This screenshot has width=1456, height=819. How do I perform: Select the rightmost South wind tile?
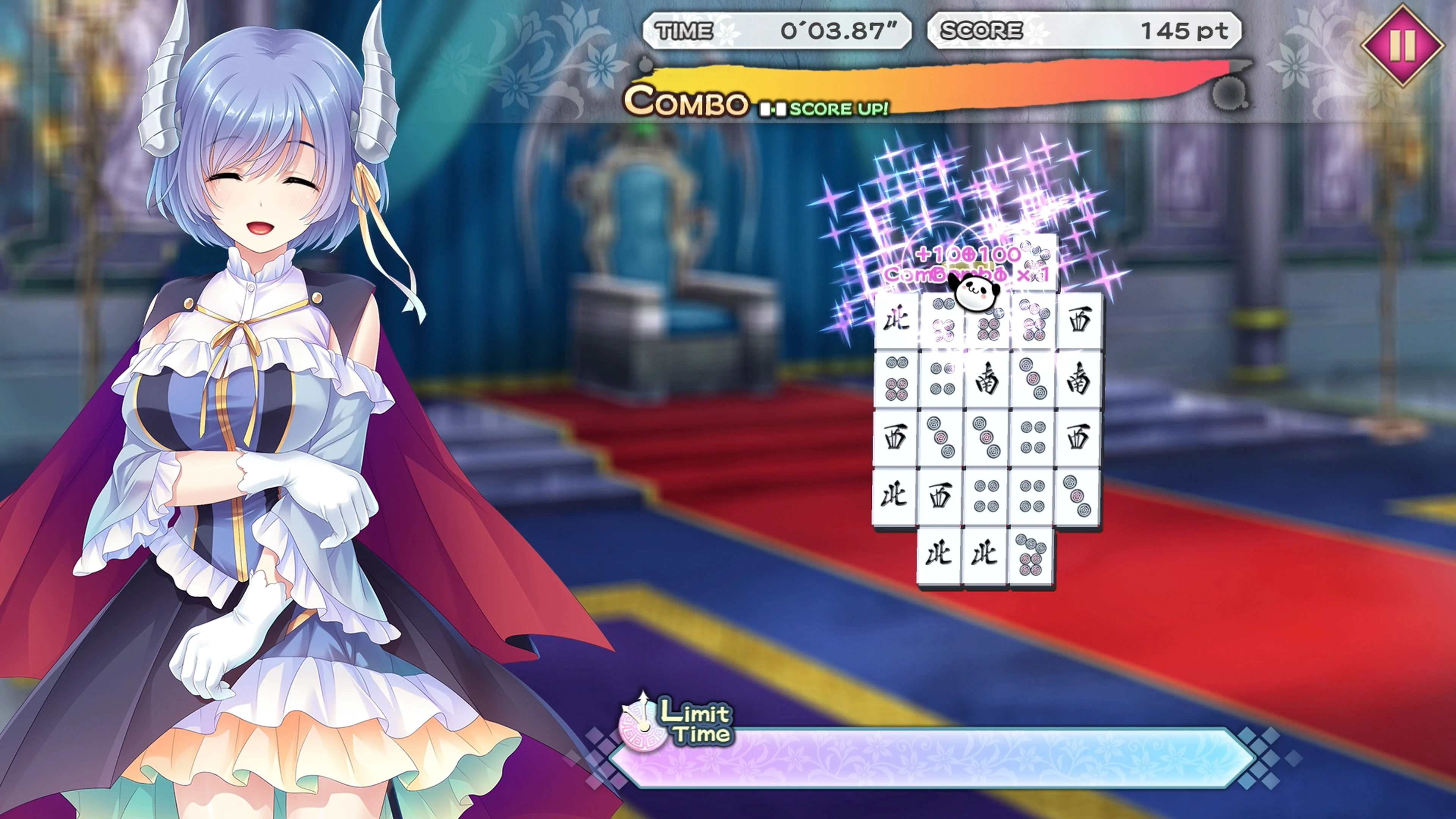1078,379
